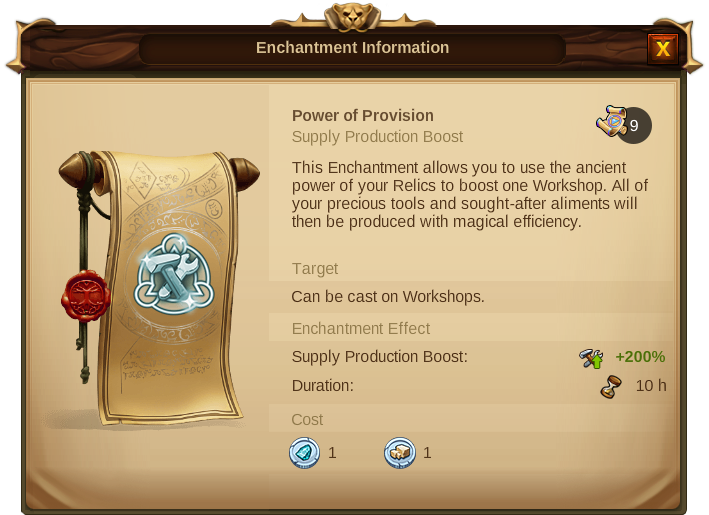Select the relic cost icon
Screen dimensions: 709x515
pyautogui.click(x=399, y=453)
